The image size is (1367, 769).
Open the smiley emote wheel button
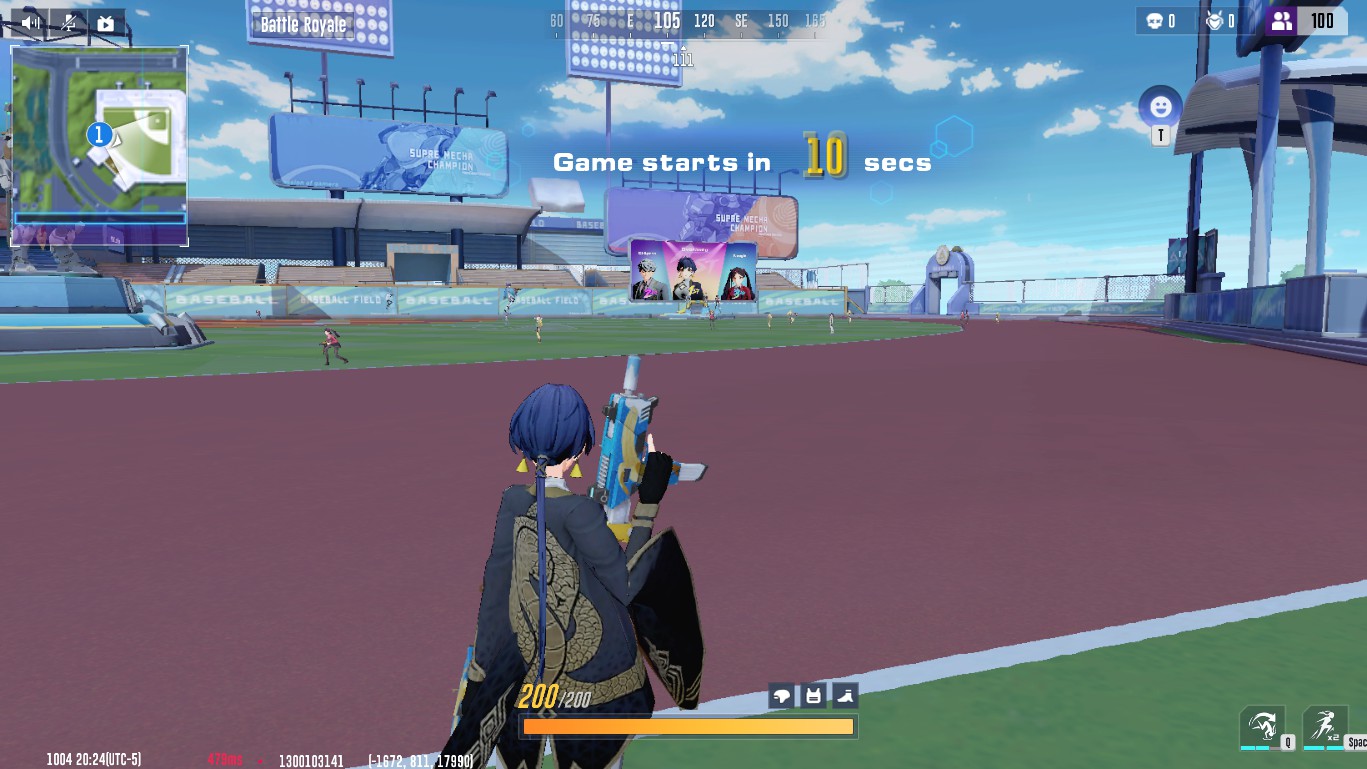1160,106
